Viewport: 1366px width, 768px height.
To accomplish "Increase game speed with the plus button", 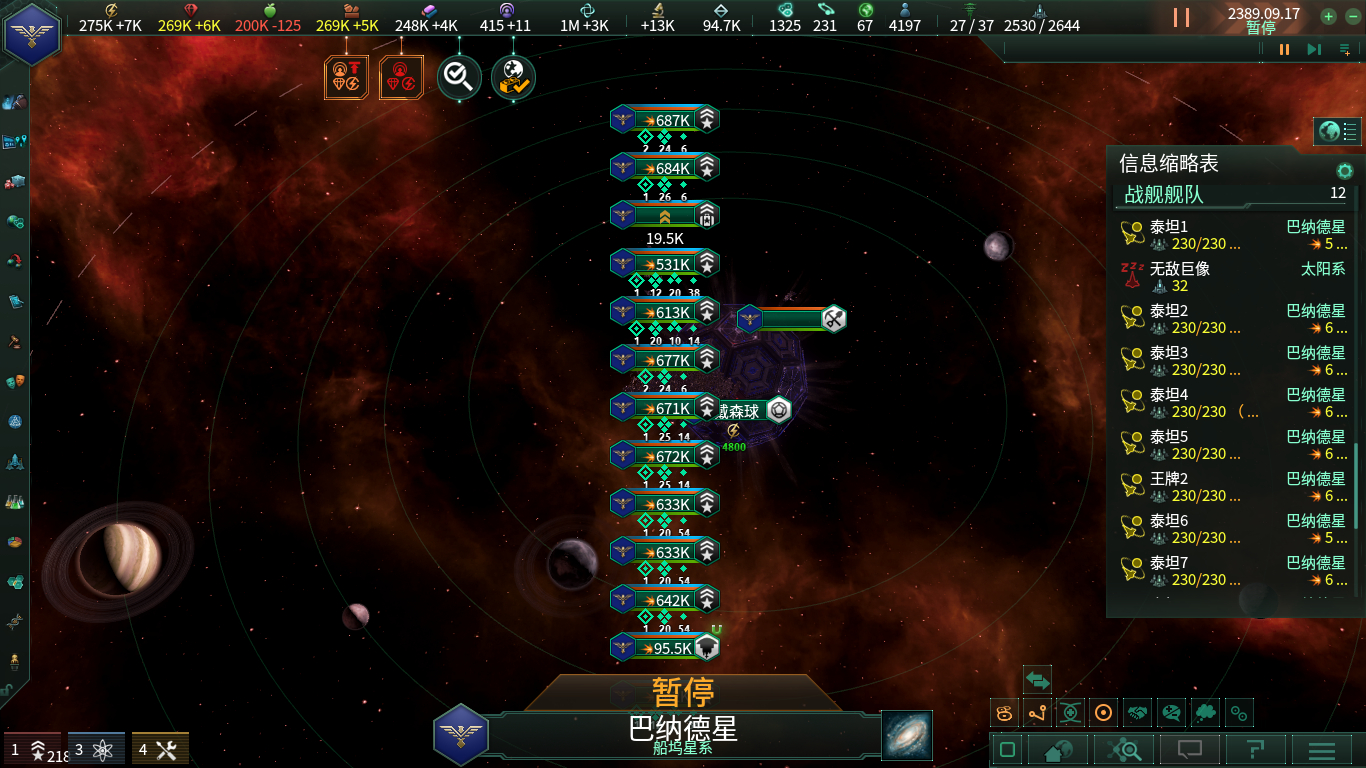I will tap(1328, 16).
